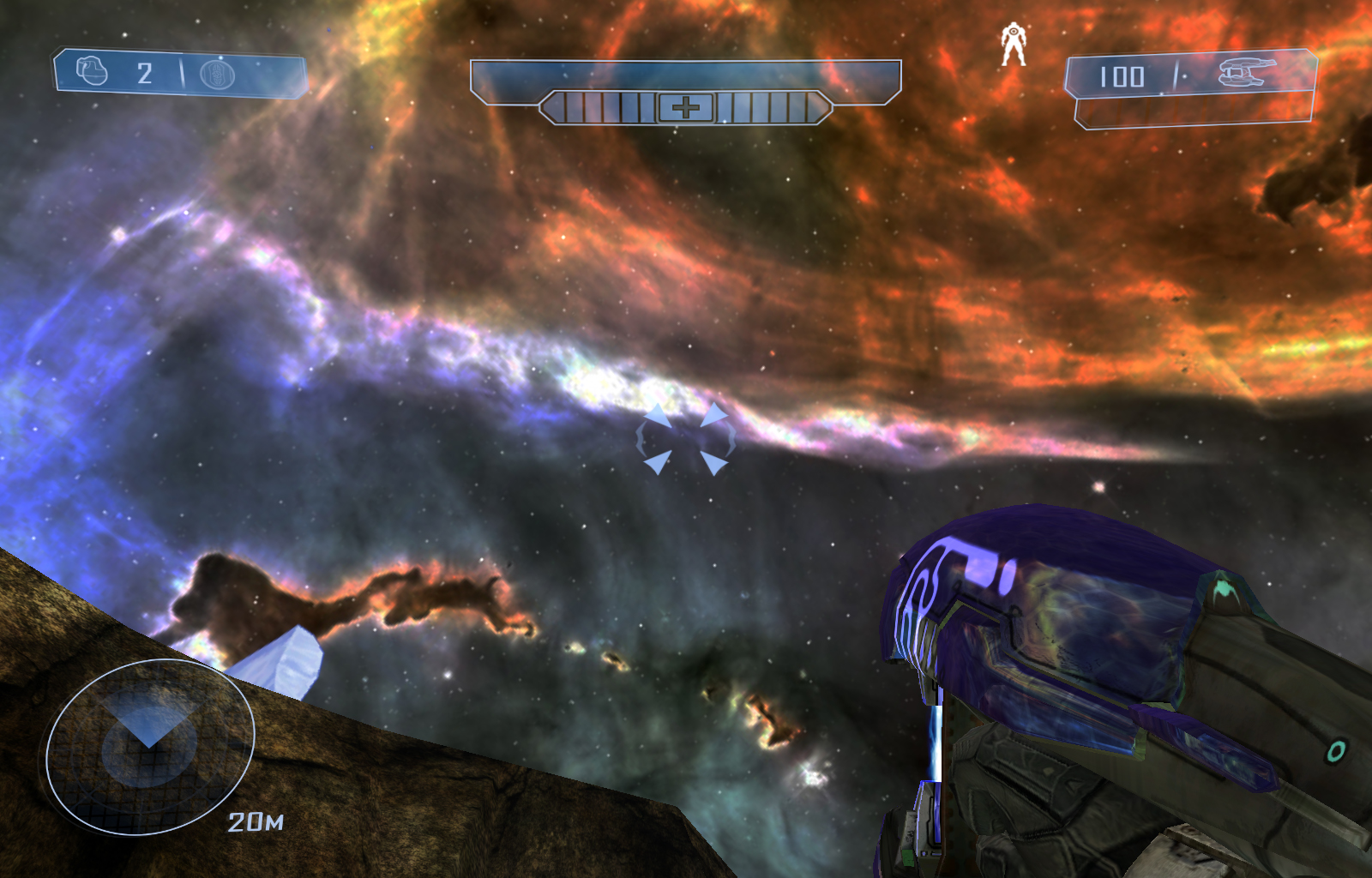Click the motion tracker radar

pos(150,746)
